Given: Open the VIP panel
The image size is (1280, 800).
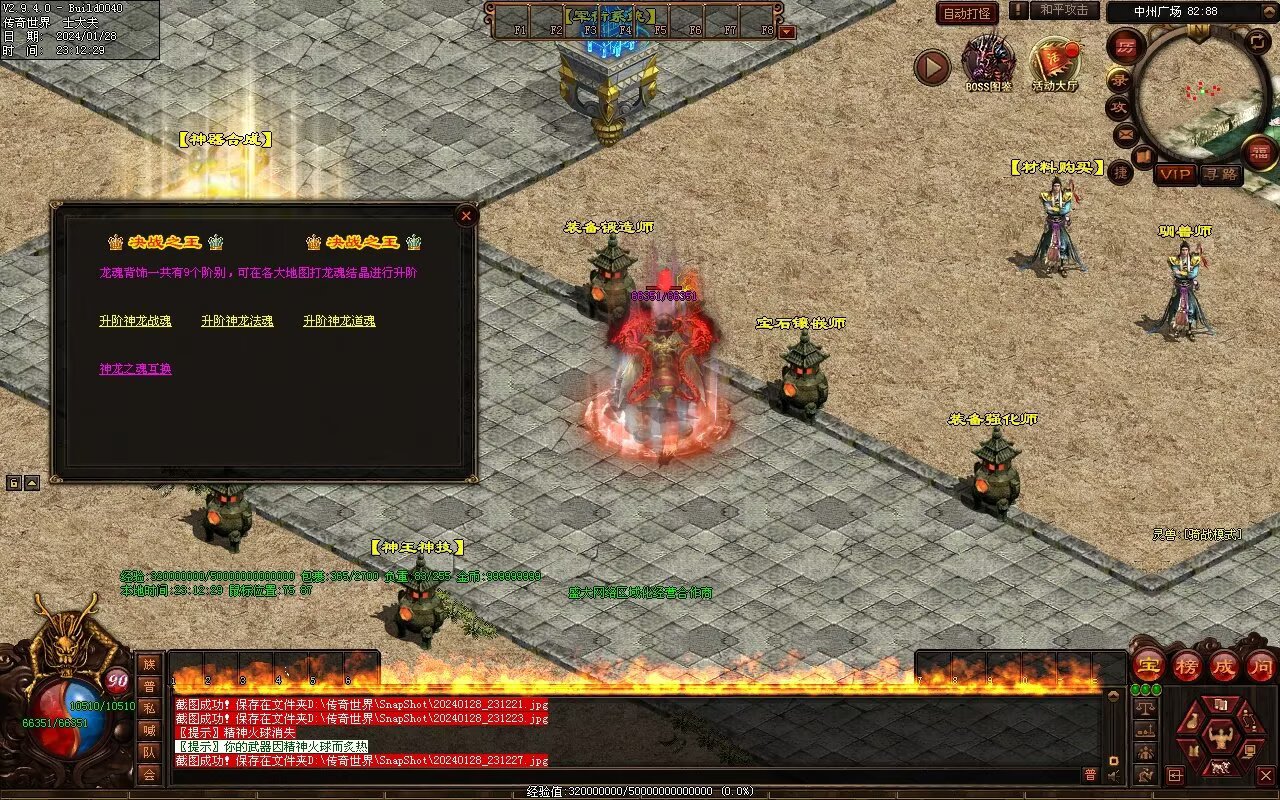Looking at the screenshot, I should click(x=1175, y=174).
